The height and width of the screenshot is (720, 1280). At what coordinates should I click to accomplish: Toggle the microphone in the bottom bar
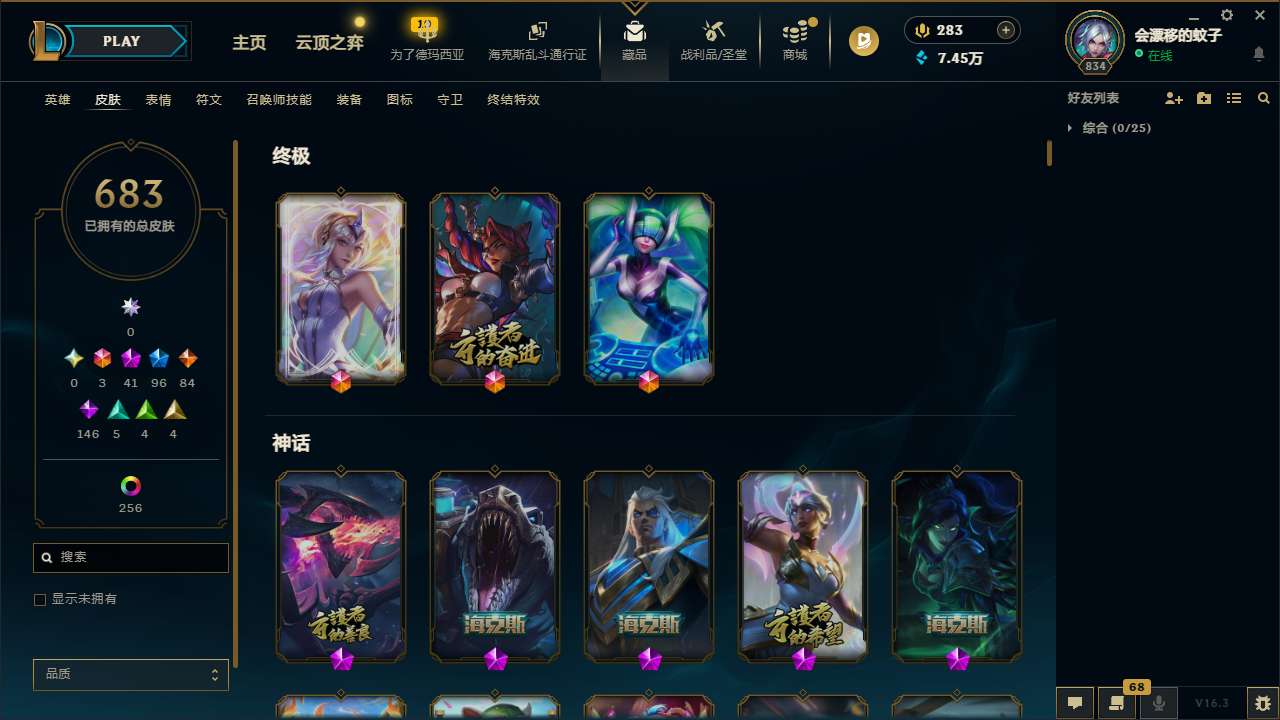tap(1158, 702)
